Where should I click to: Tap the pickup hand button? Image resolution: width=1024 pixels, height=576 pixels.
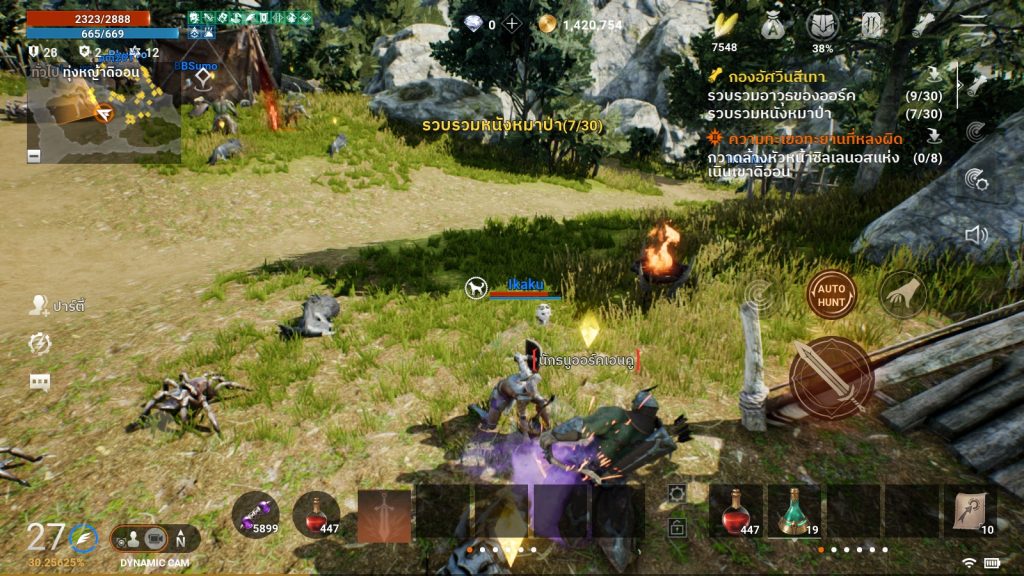[901, 295]
